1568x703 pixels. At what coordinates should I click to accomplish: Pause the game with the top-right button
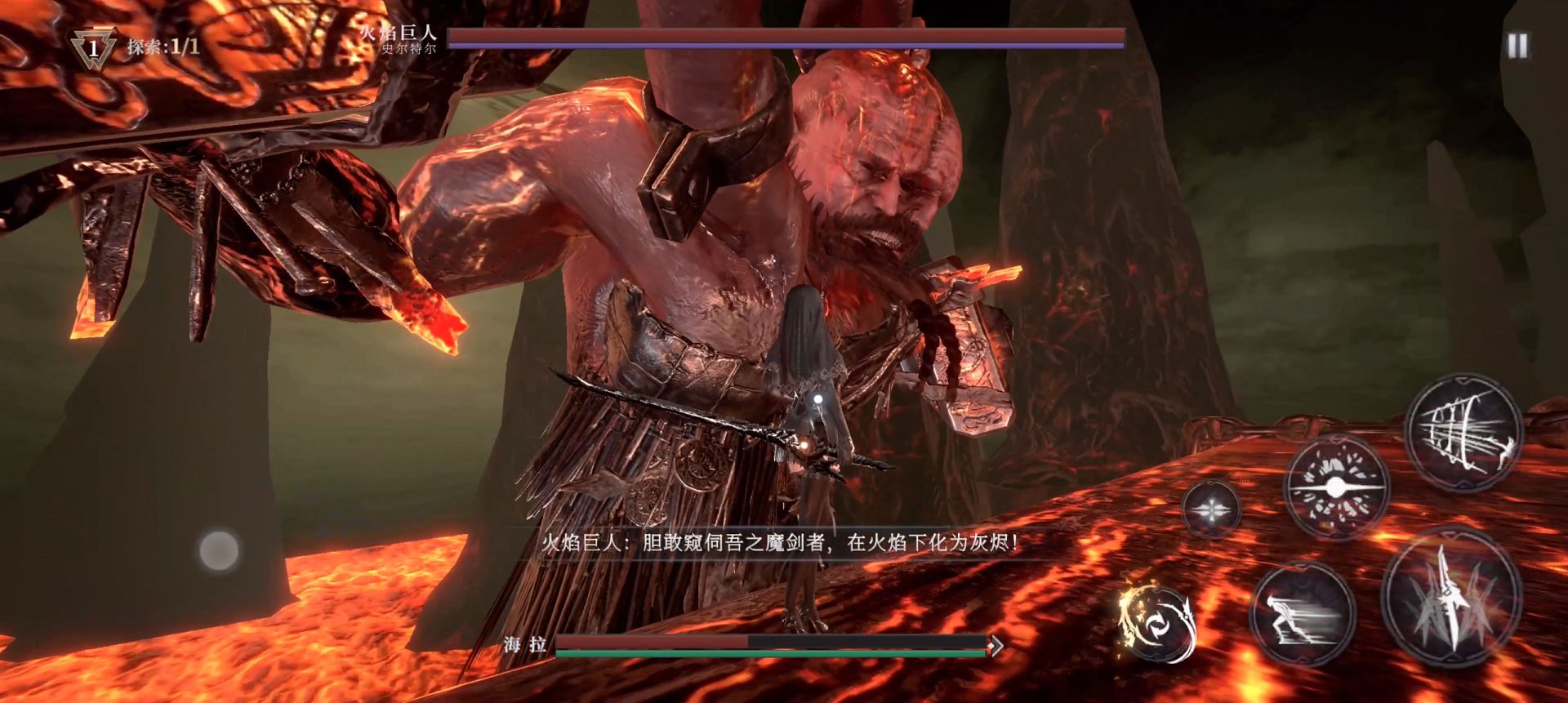tap(1517, 46)
